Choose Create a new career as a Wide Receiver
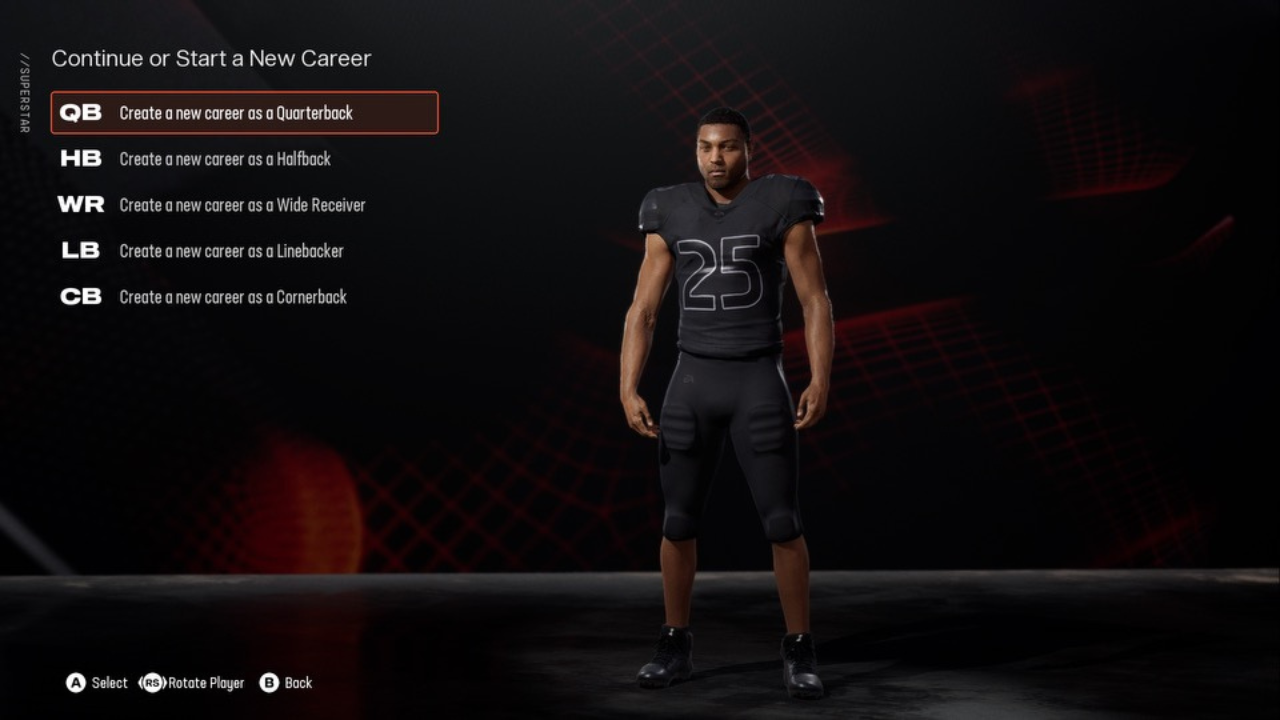The height and width of the screenshot is (720, 1280). [242, 205]
